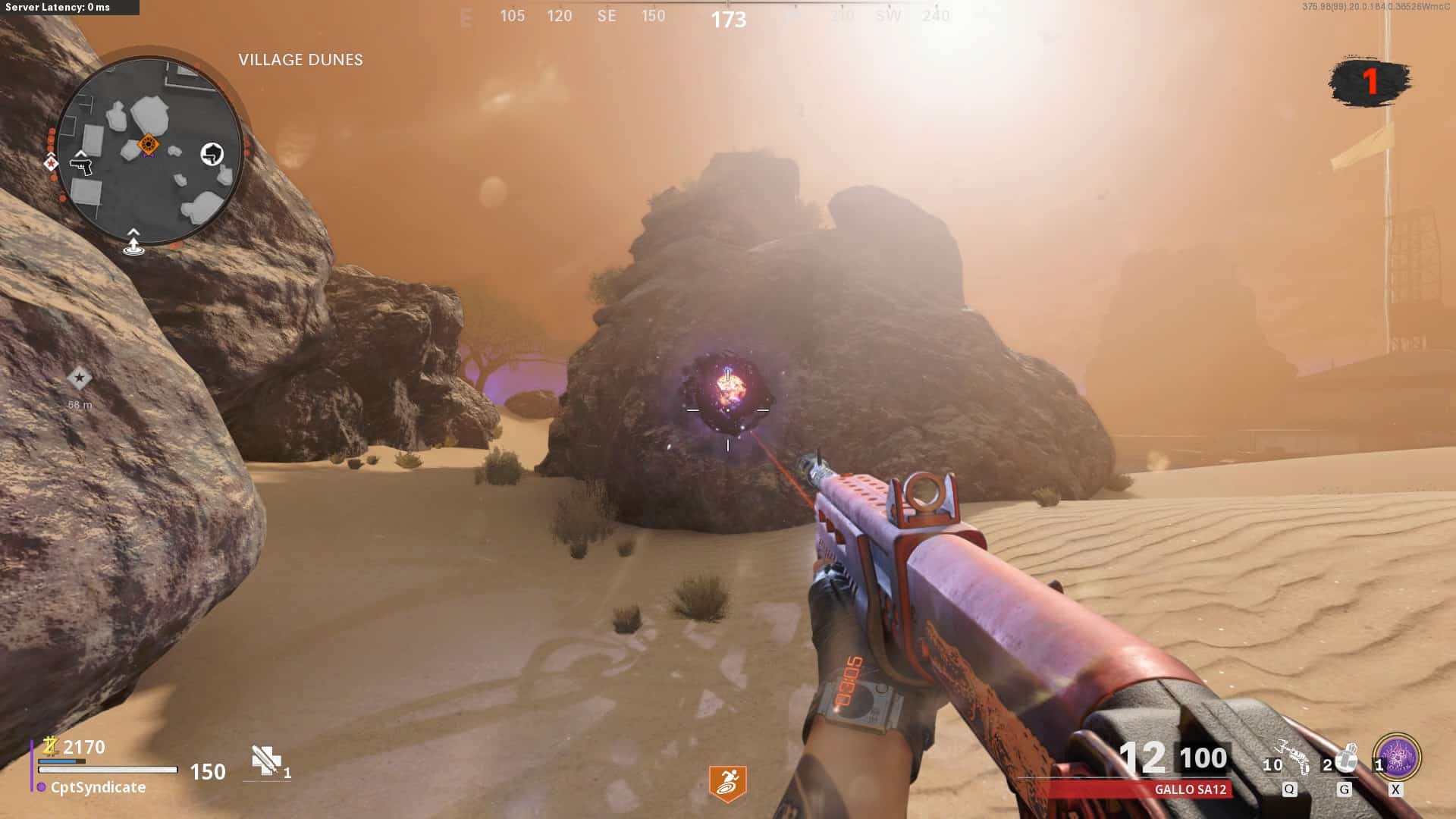Click the CptSyndicate player name
The height and width of the screenshot is (819, 1456).
pyautogui.click(x=98, y=787)
